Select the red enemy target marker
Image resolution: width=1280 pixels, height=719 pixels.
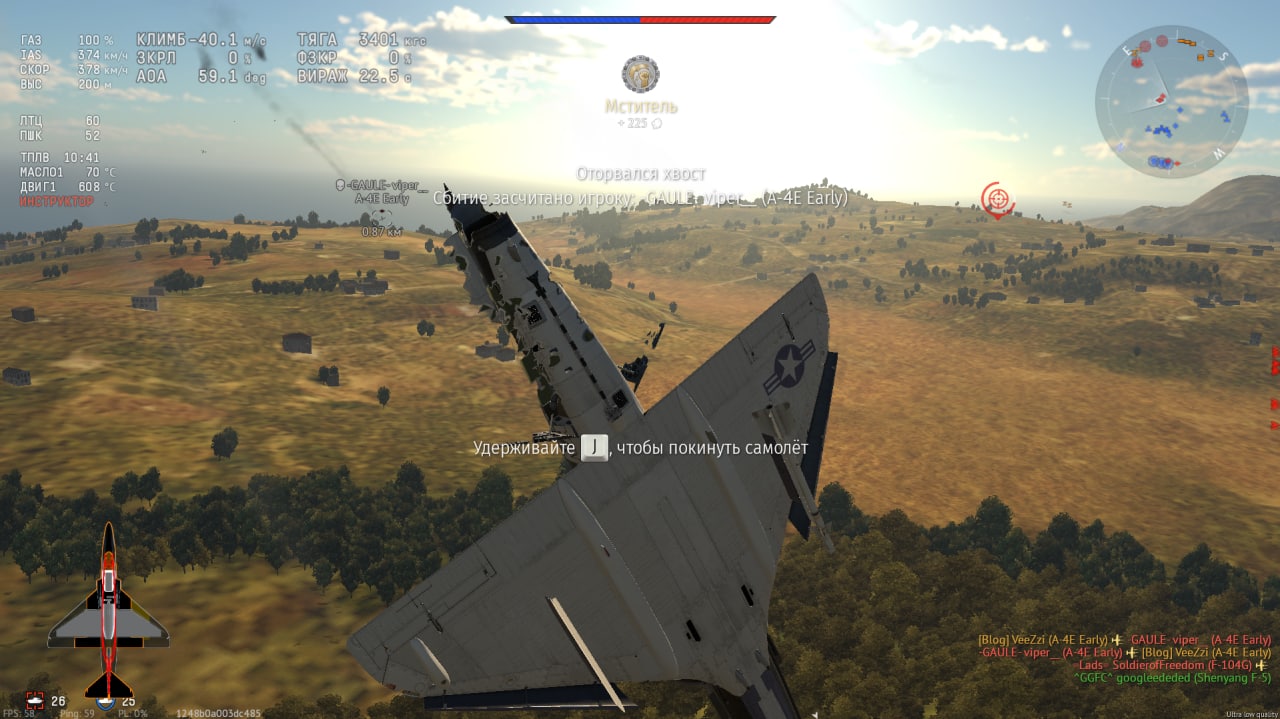coord(996,200)
